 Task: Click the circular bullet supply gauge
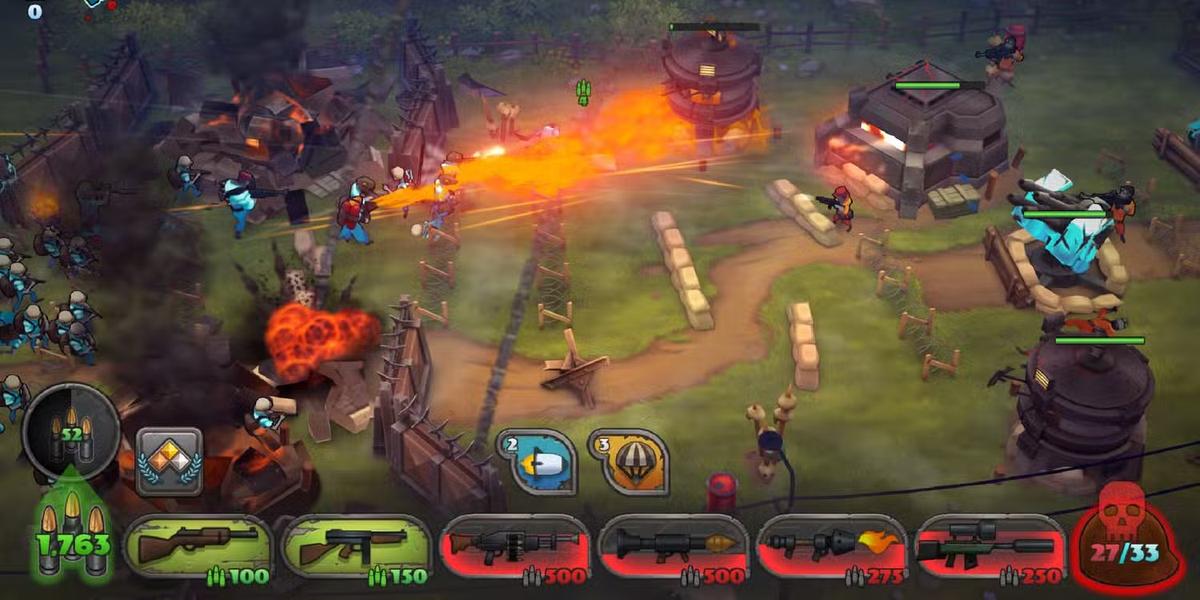(70, 432)
